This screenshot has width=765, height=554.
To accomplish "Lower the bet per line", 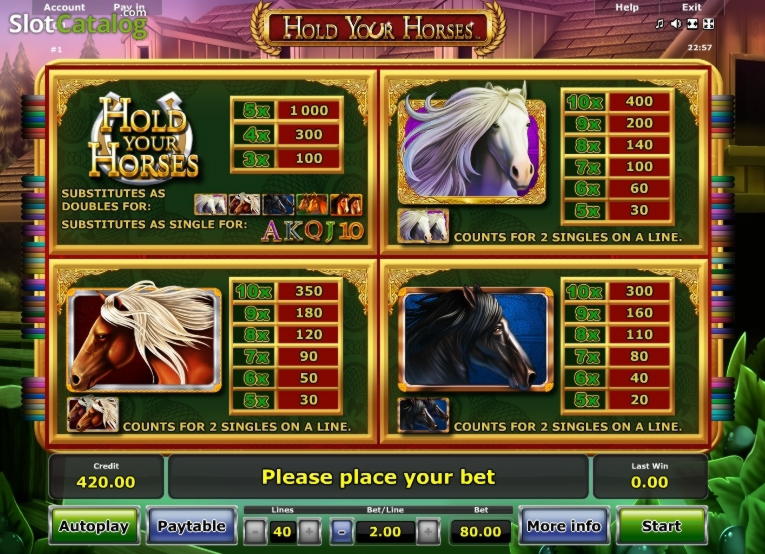I will pos(343,531).
